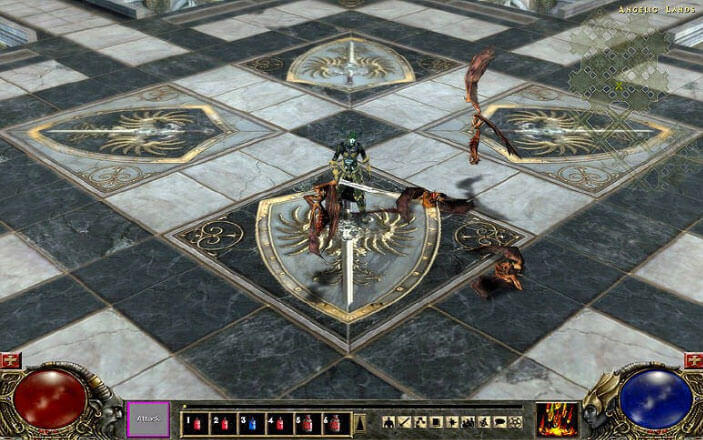Use the red potion in belt slot 1

click(x=195, y=422)
